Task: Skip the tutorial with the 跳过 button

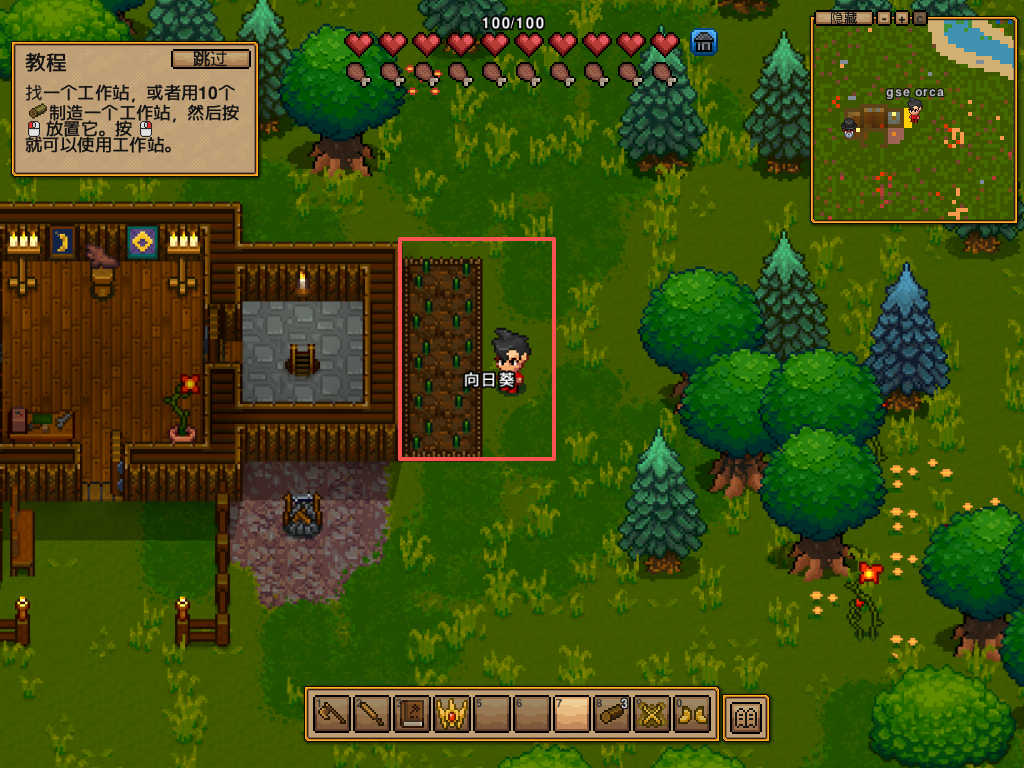Action: (x=209, y=58)
